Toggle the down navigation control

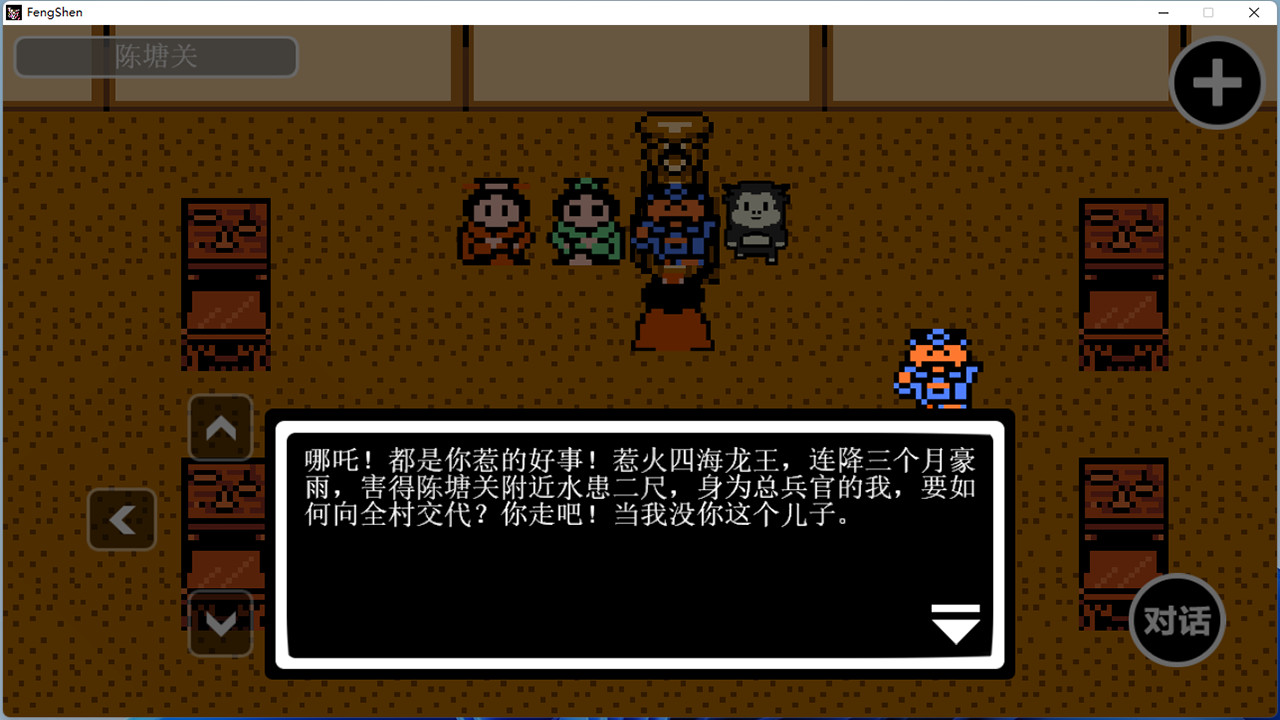tap(220, 622)
